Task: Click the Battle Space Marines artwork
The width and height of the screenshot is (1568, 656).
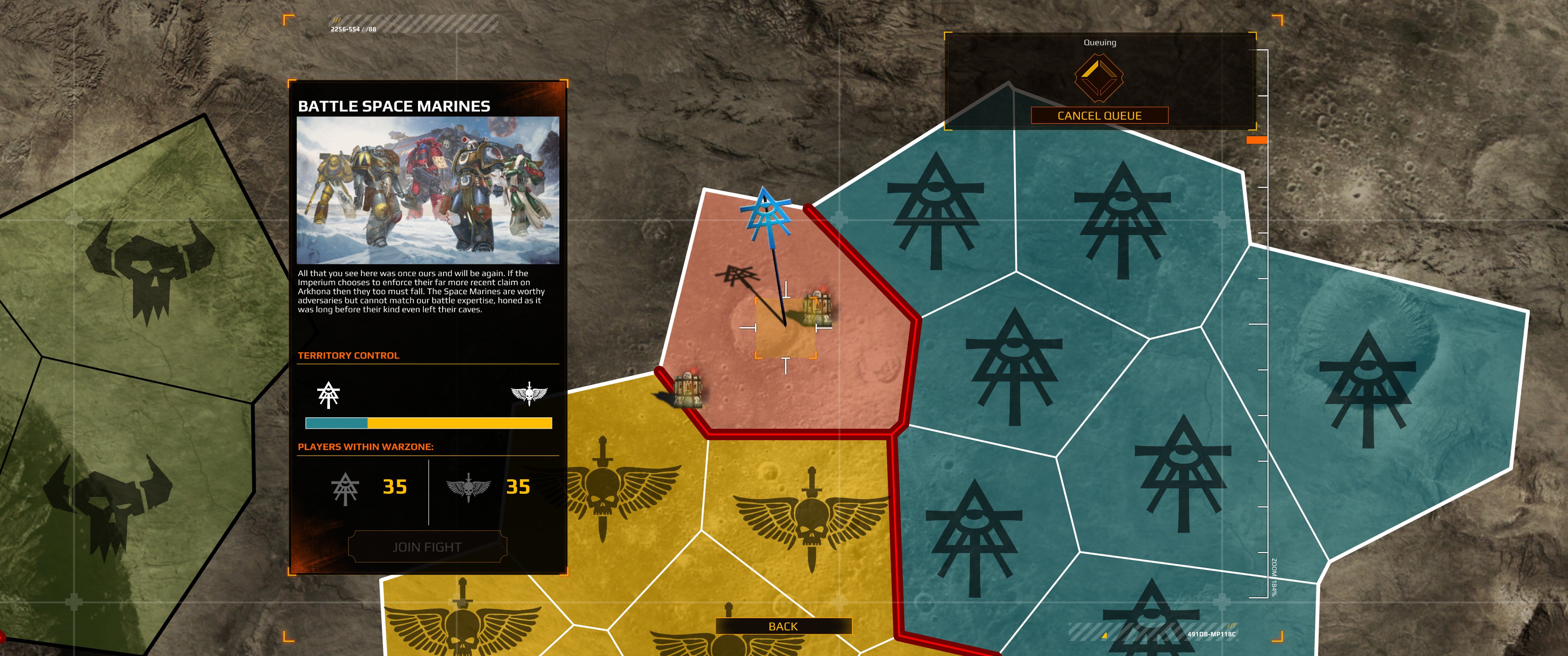Action: point(427,190)
